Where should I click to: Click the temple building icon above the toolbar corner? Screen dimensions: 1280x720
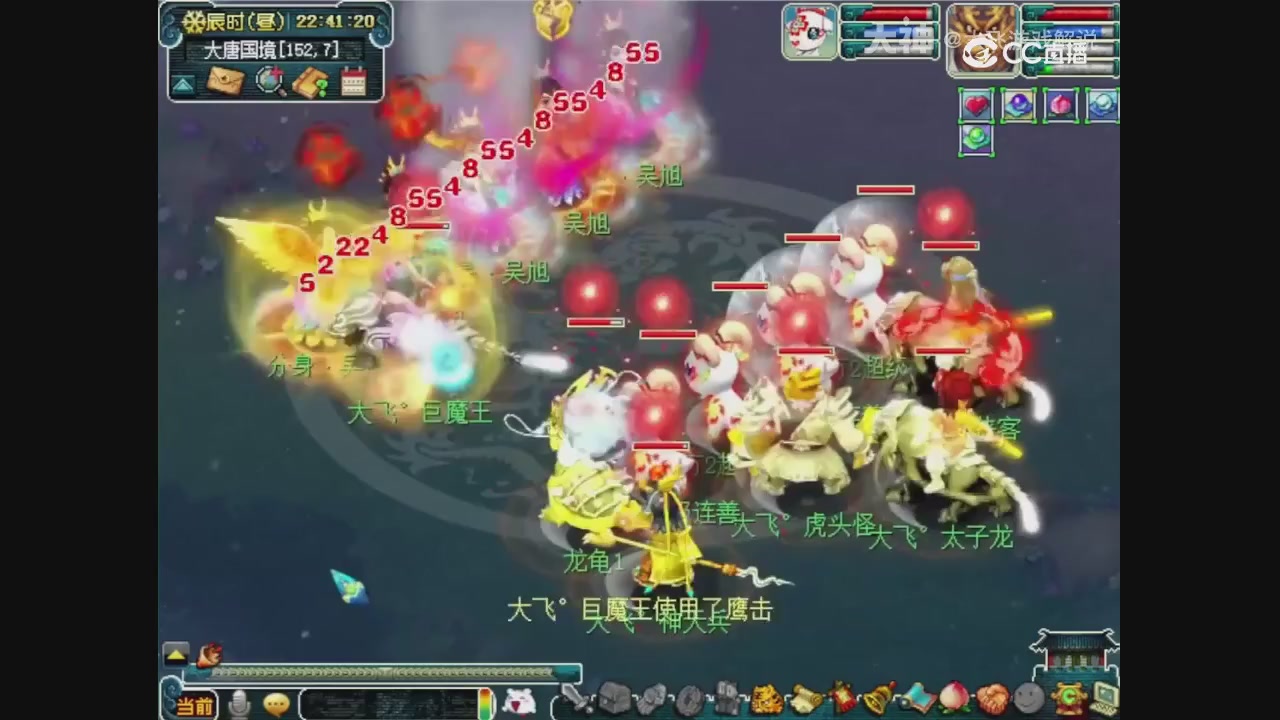click(1072, 656)
